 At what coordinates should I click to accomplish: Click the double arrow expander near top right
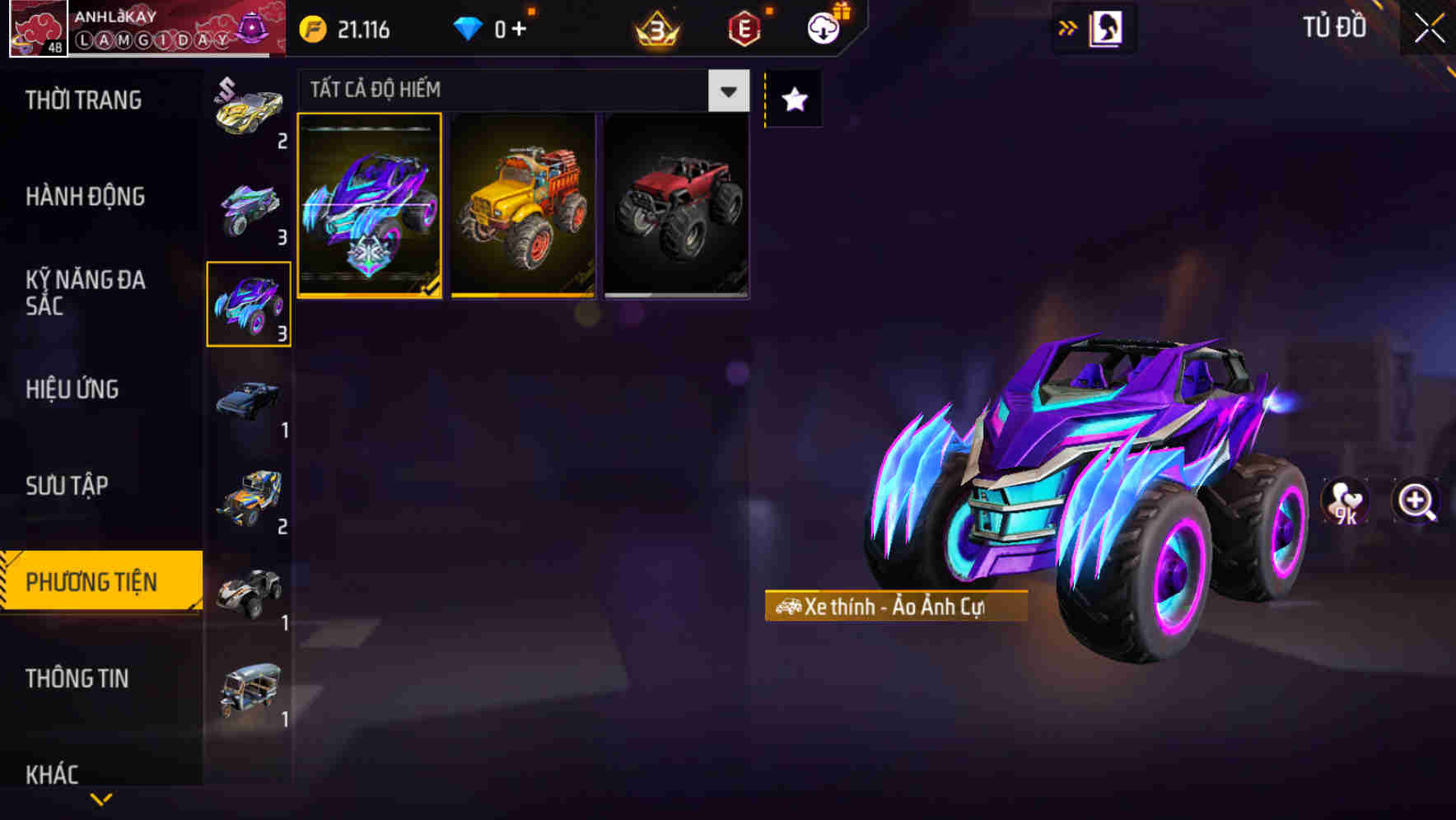(x=1067, y=26)
